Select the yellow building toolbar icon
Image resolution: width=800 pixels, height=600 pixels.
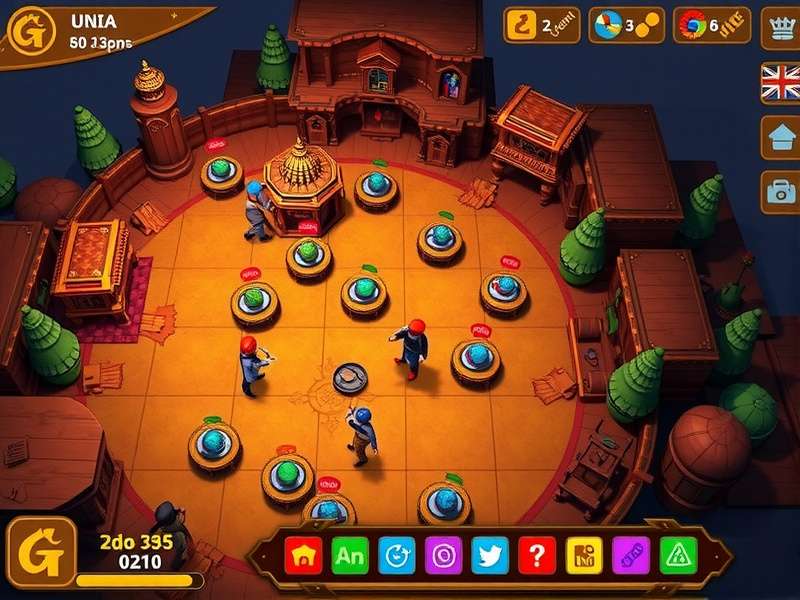pyautogui.click(x=584, y=554)
